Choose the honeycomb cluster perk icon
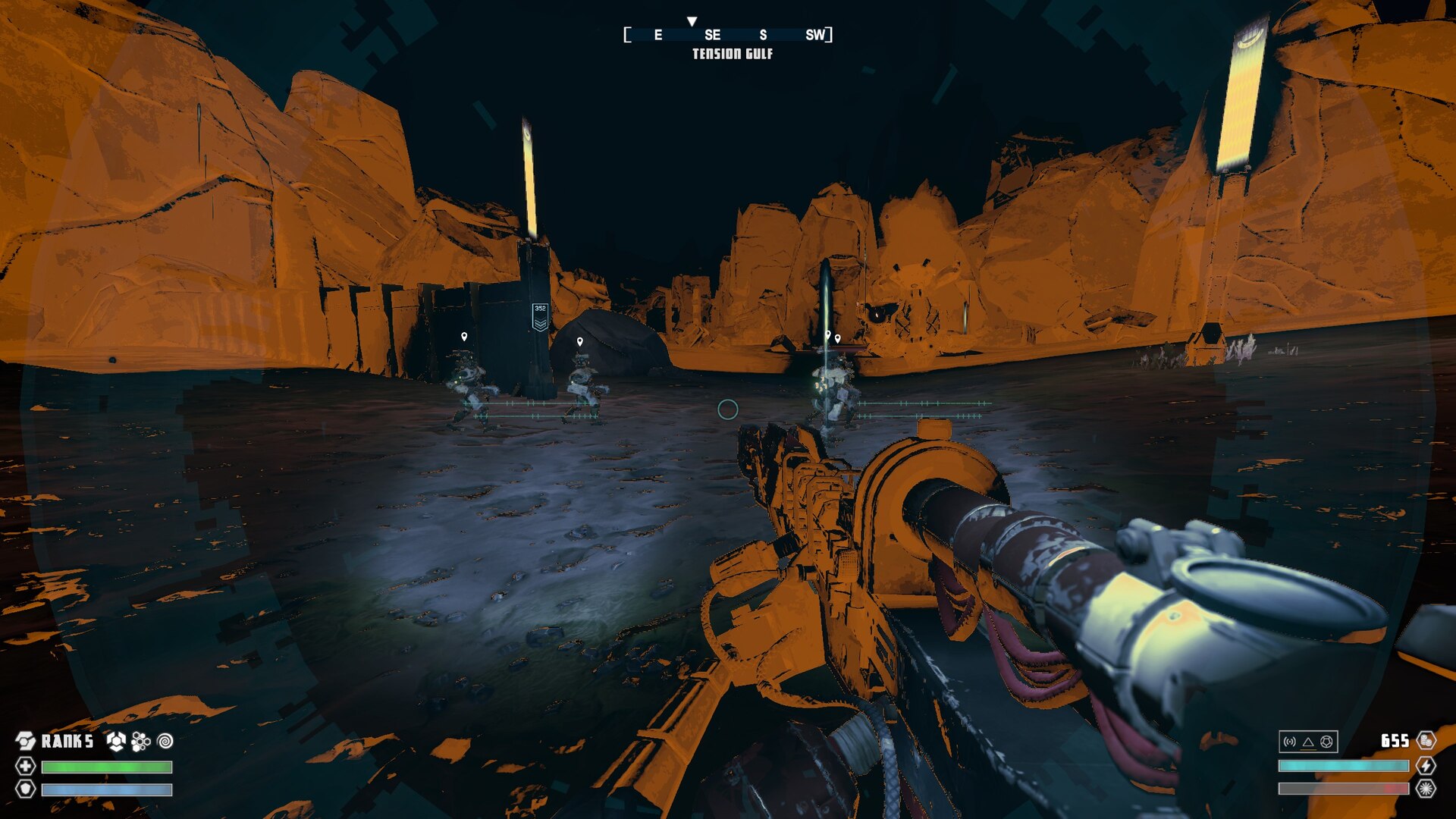Viewport: 1456px width, 819px height. tap(141, 741)
